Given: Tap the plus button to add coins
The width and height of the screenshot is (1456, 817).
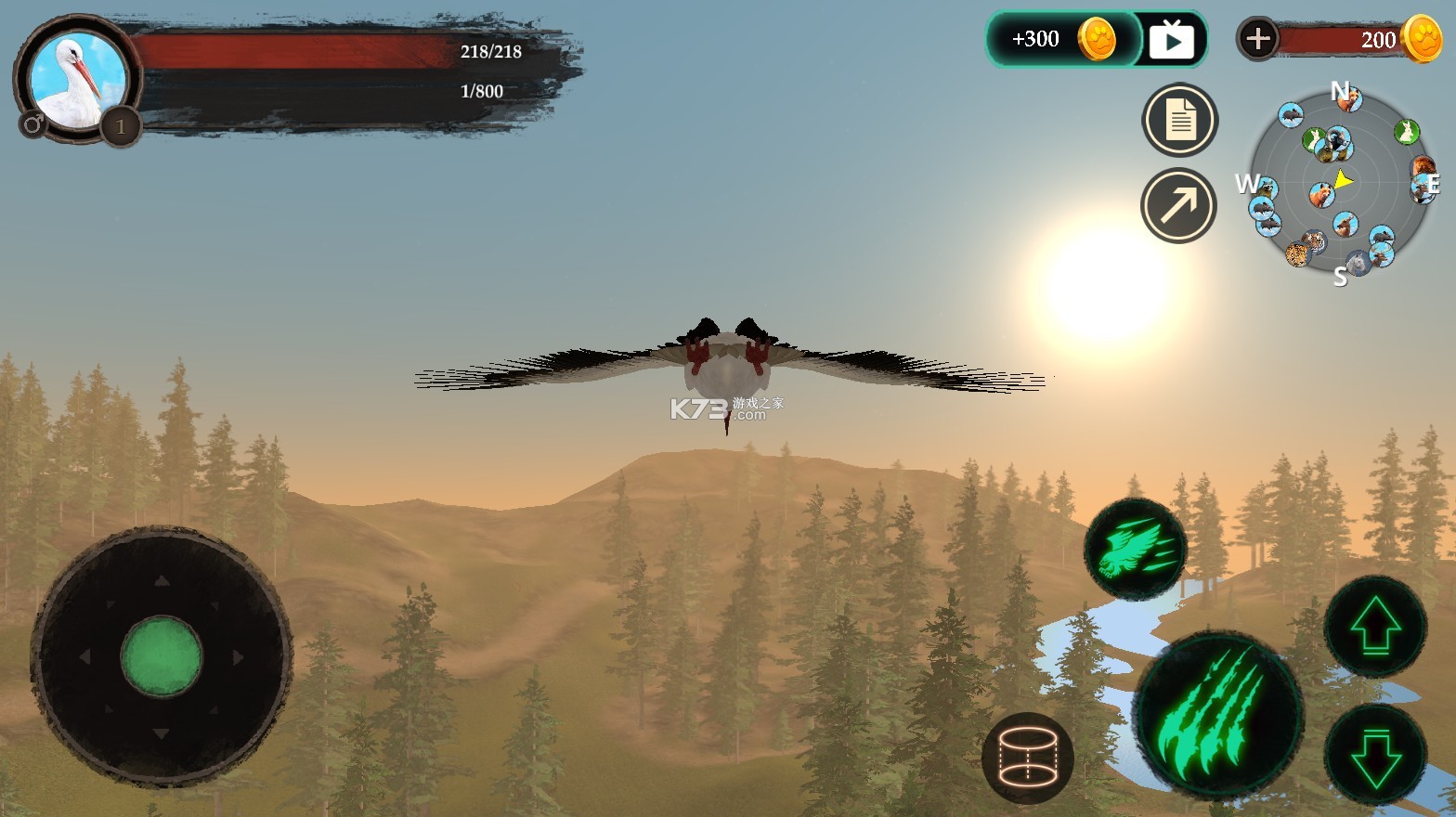Looking at the screenshot, I should (x=1258, y=39).
